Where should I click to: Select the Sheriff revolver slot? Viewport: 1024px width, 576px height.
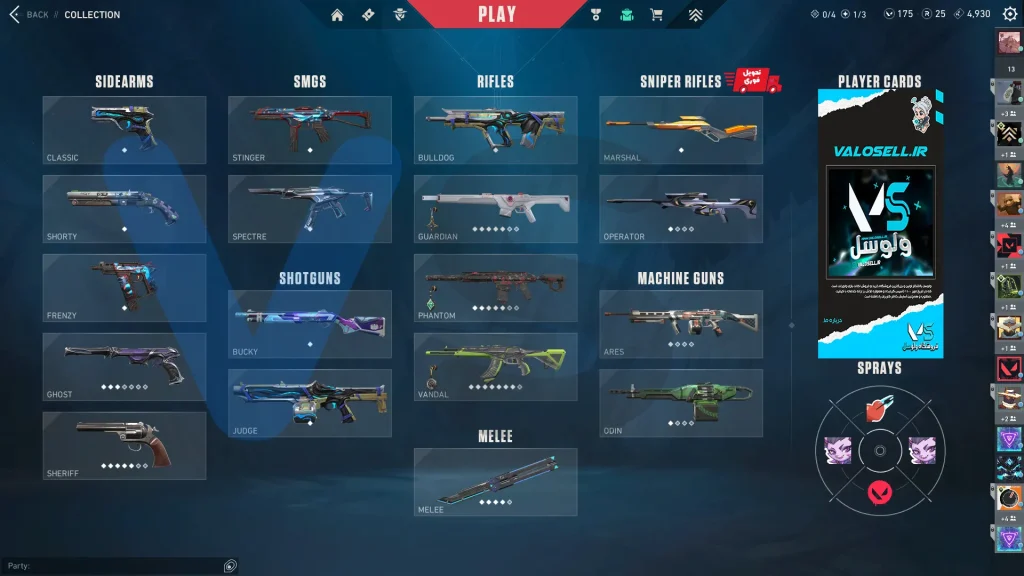(124, 445)
